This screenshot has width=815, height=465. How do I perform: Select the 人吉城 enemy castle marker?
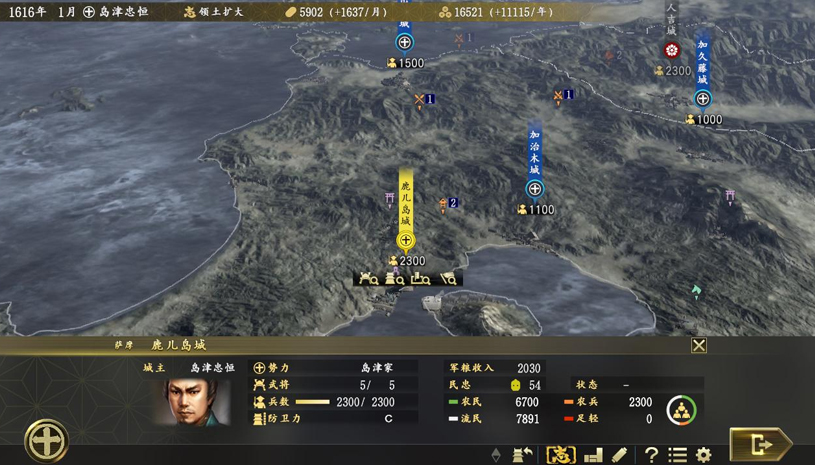tap(672, 50)
